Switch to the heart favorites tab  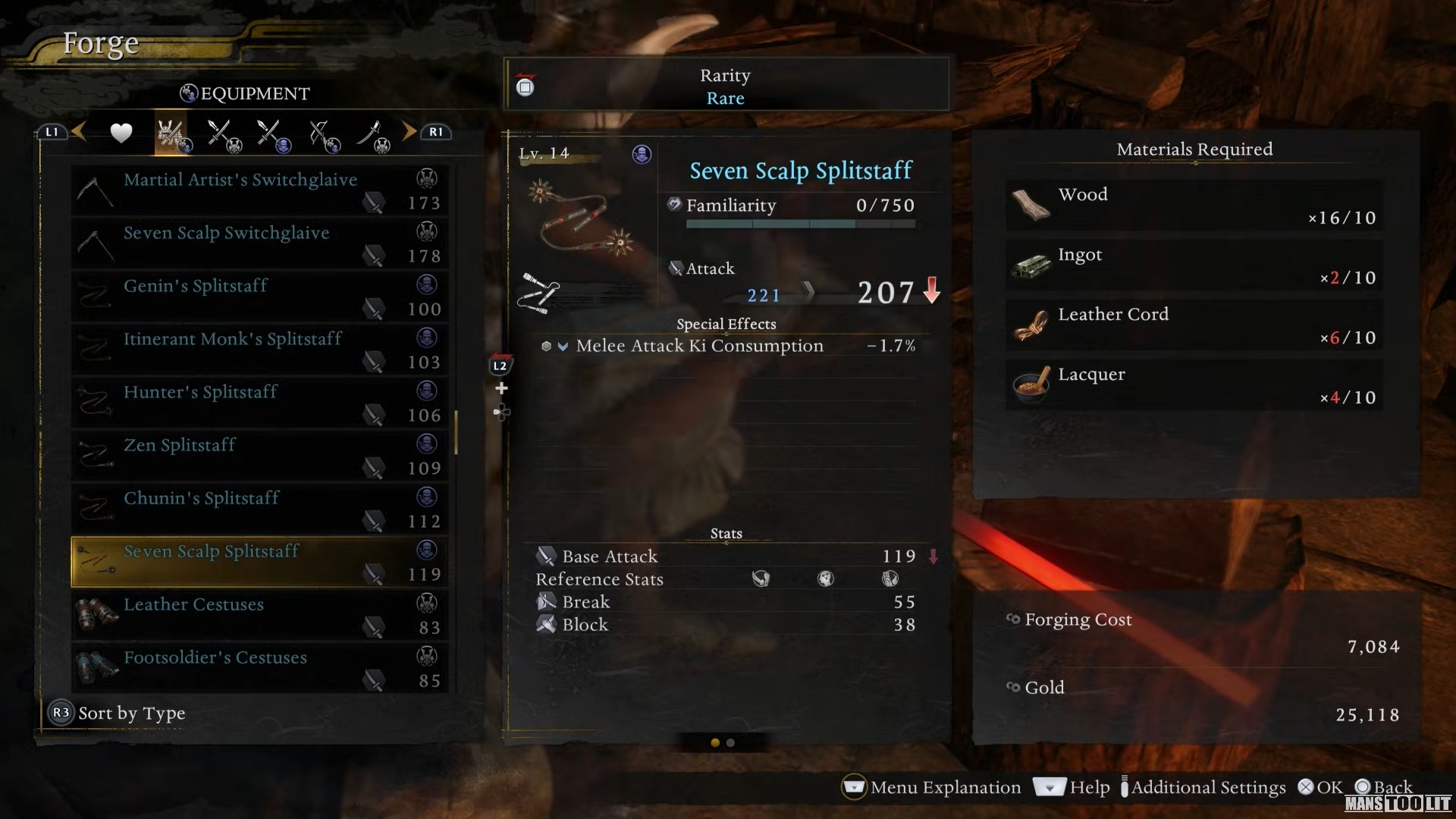coord(121,133)
